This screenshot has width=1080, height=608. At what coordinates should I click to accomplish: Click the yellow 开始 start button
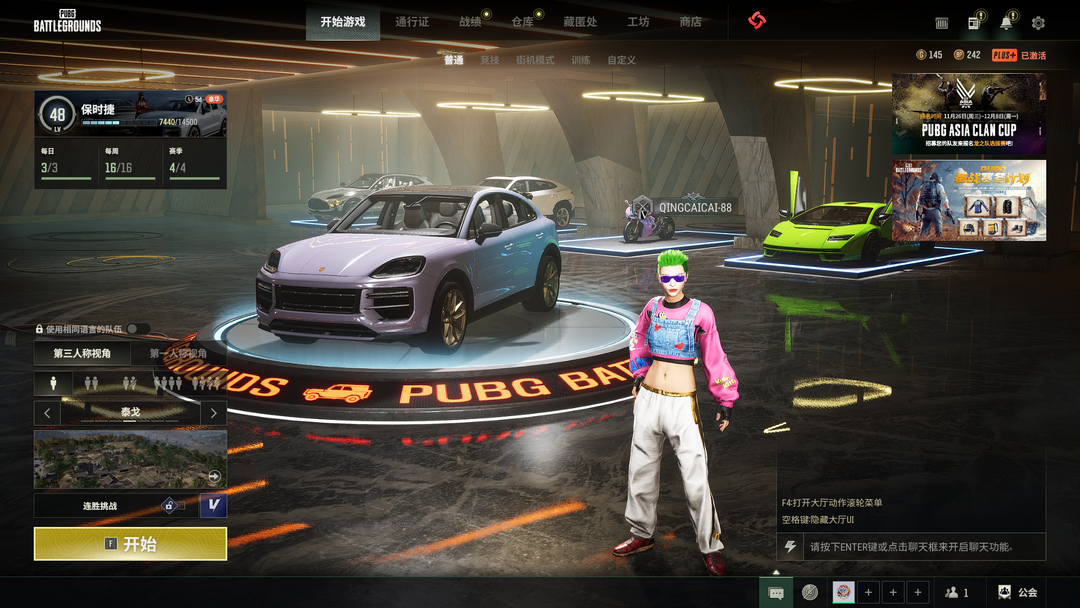coord(130,544)
